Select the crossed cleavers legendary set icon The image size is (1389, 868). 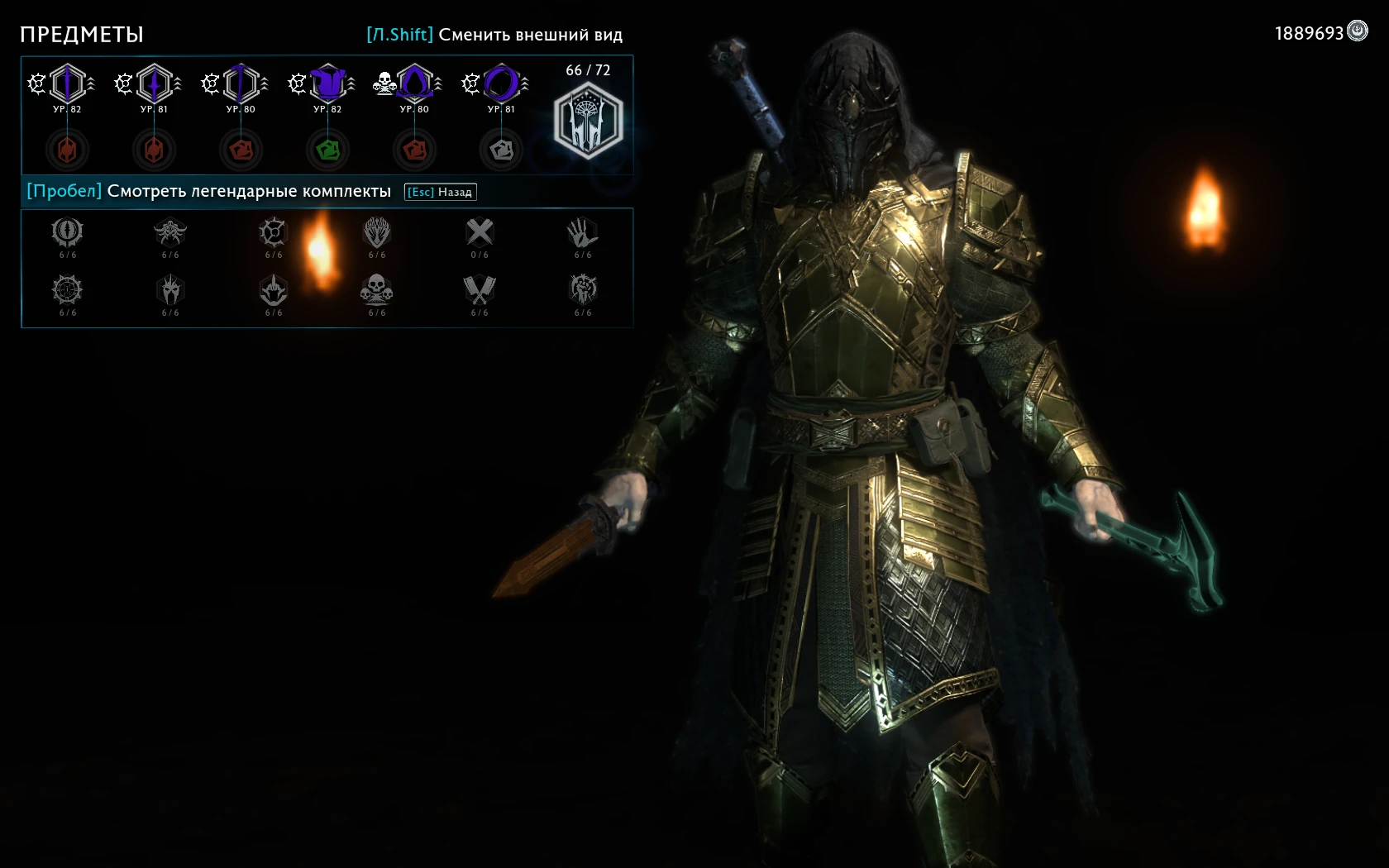click(480, 291)
